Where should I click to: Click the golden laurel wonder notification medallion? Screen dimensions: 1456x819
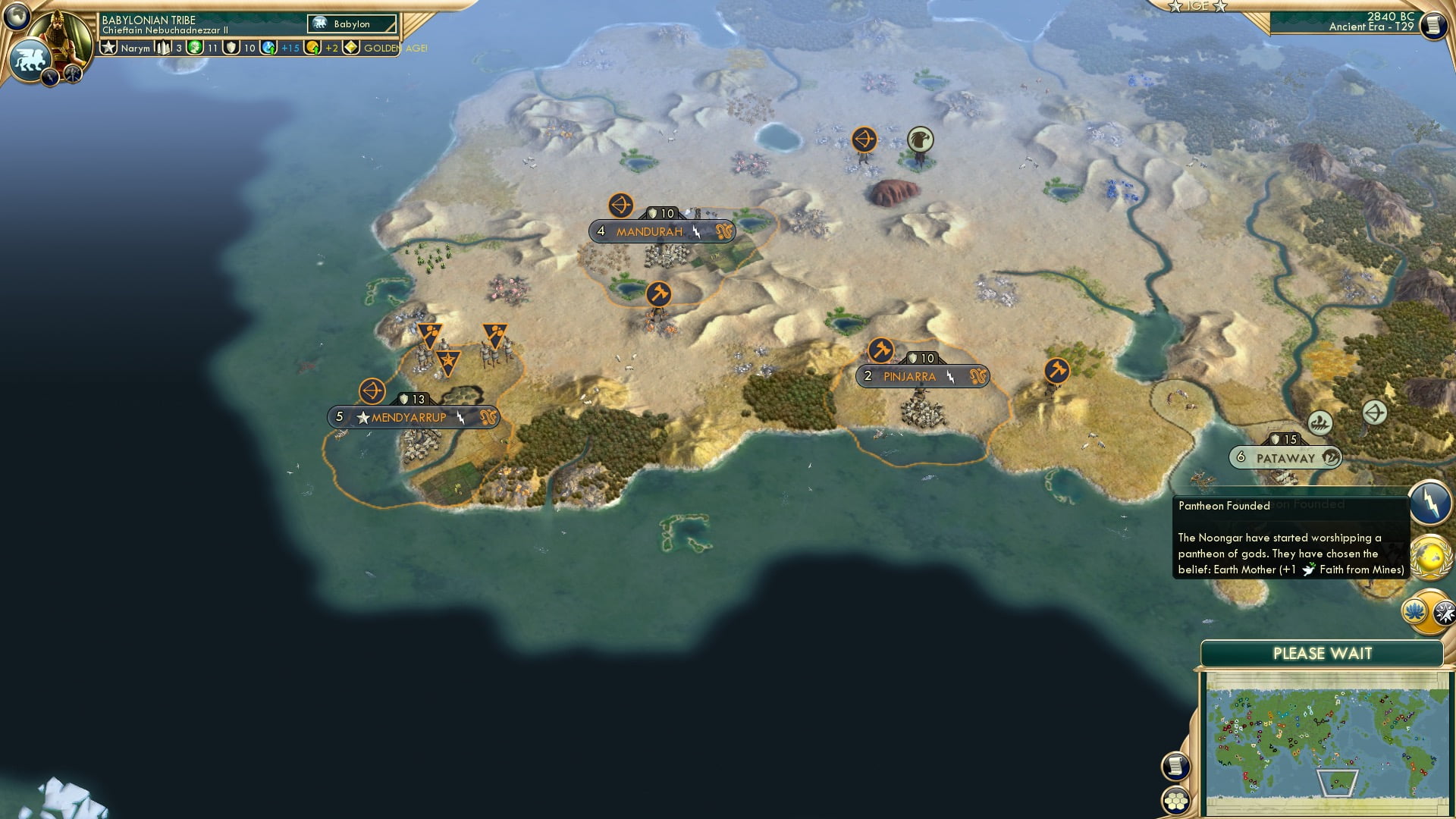[x=1432, y=557]
